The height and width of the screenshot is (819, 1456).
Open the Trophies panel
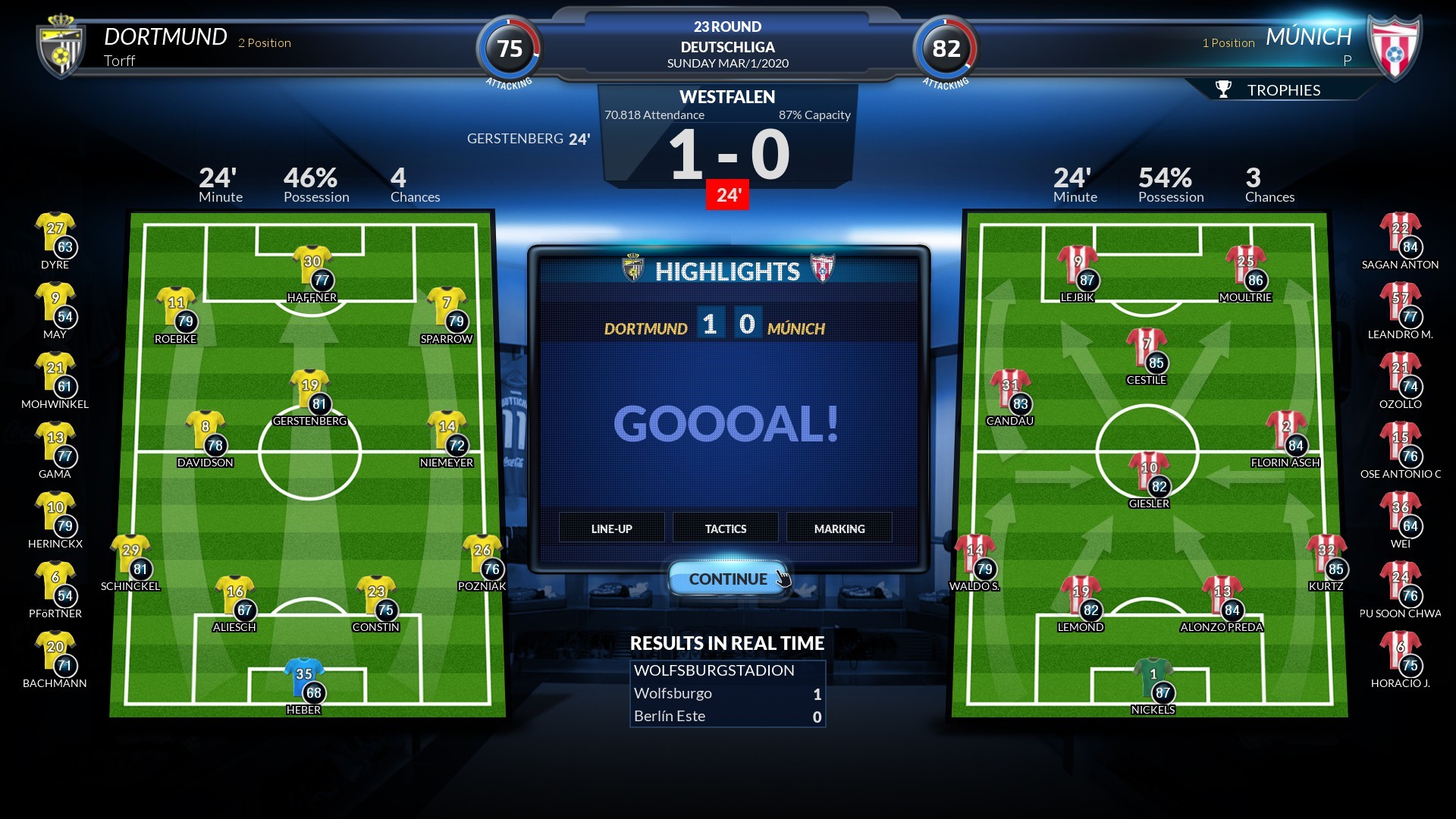pos(1283,89)
